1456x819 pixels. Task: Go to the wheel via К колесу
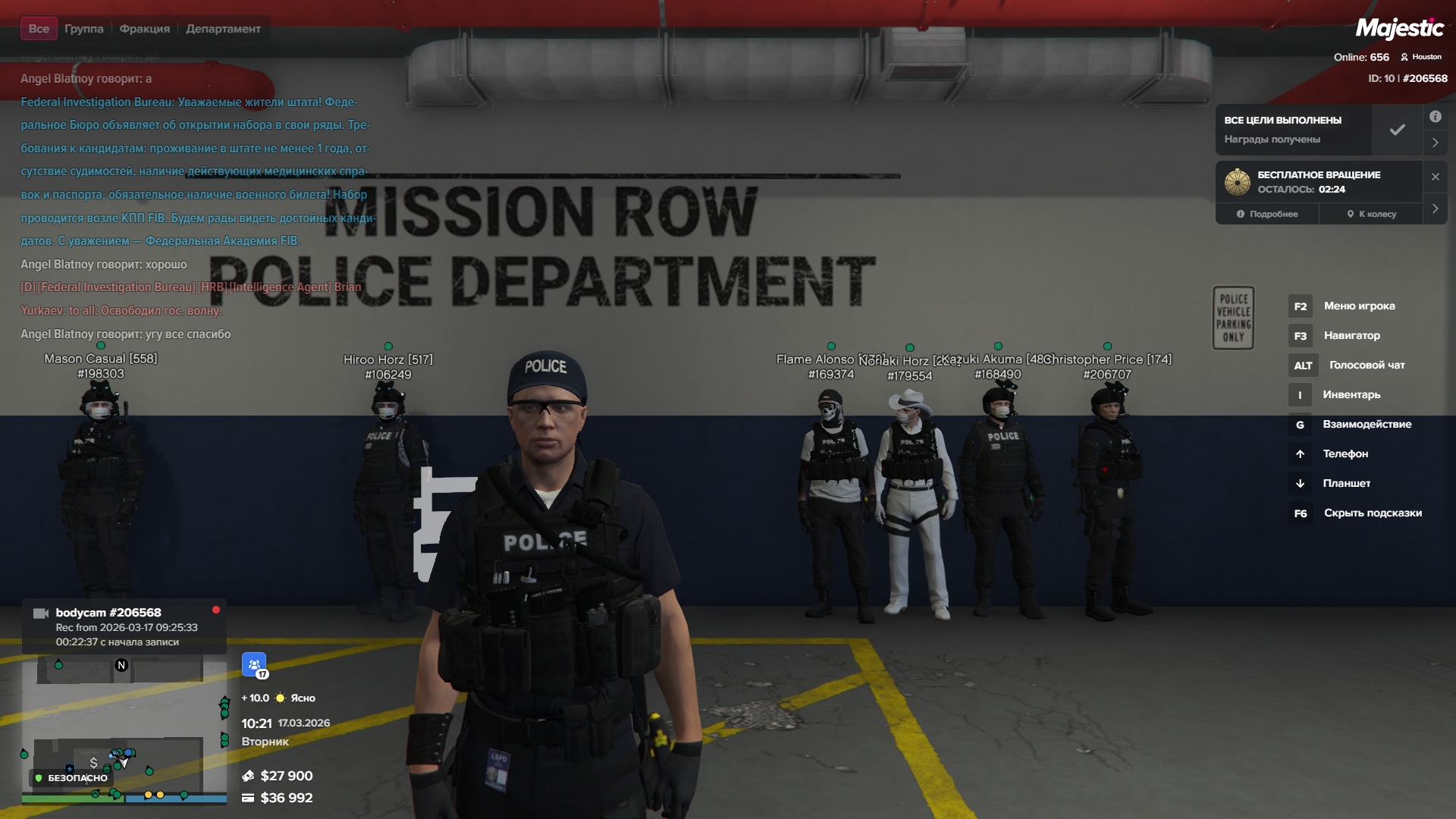click(x=1371, y=214)
